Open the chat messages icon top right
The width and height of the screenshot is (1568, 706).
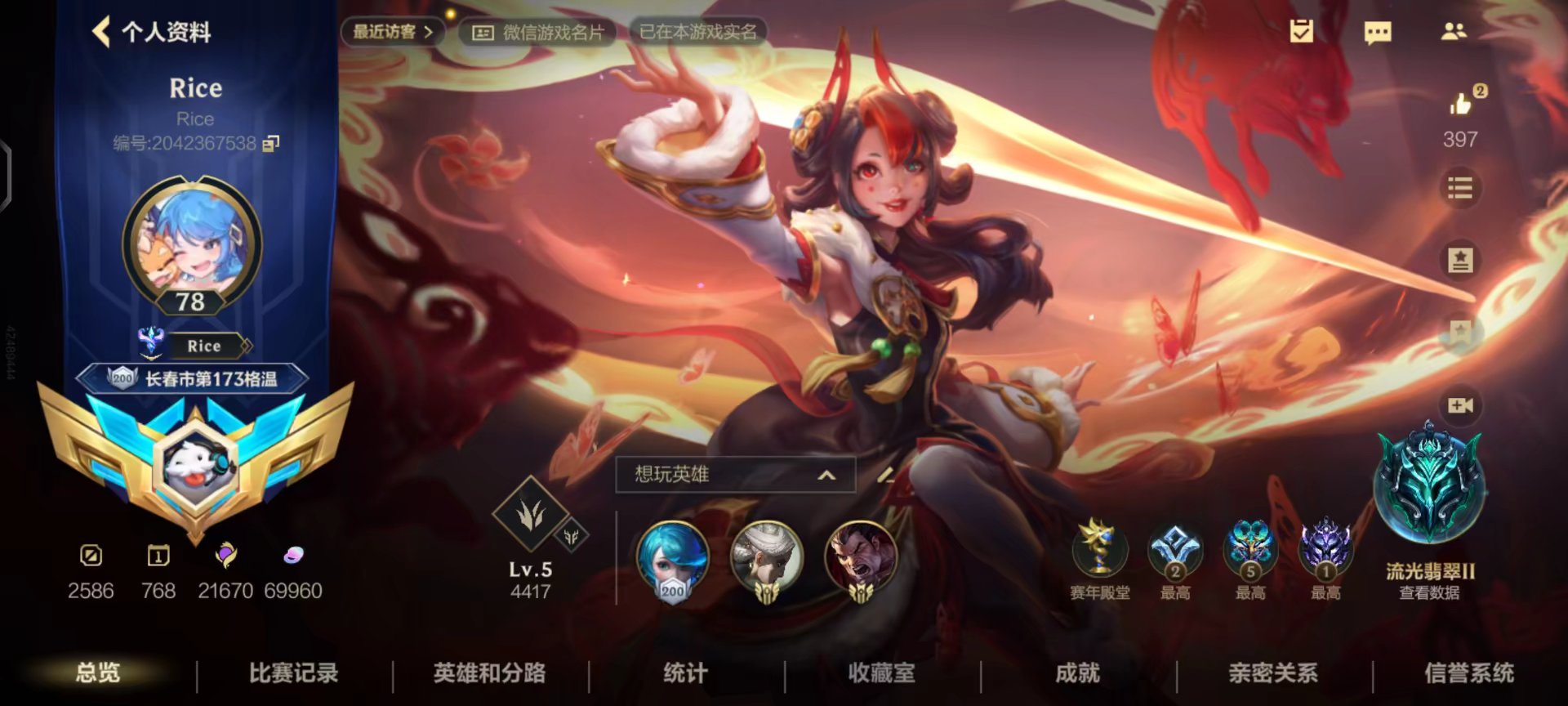[1378, 32]
